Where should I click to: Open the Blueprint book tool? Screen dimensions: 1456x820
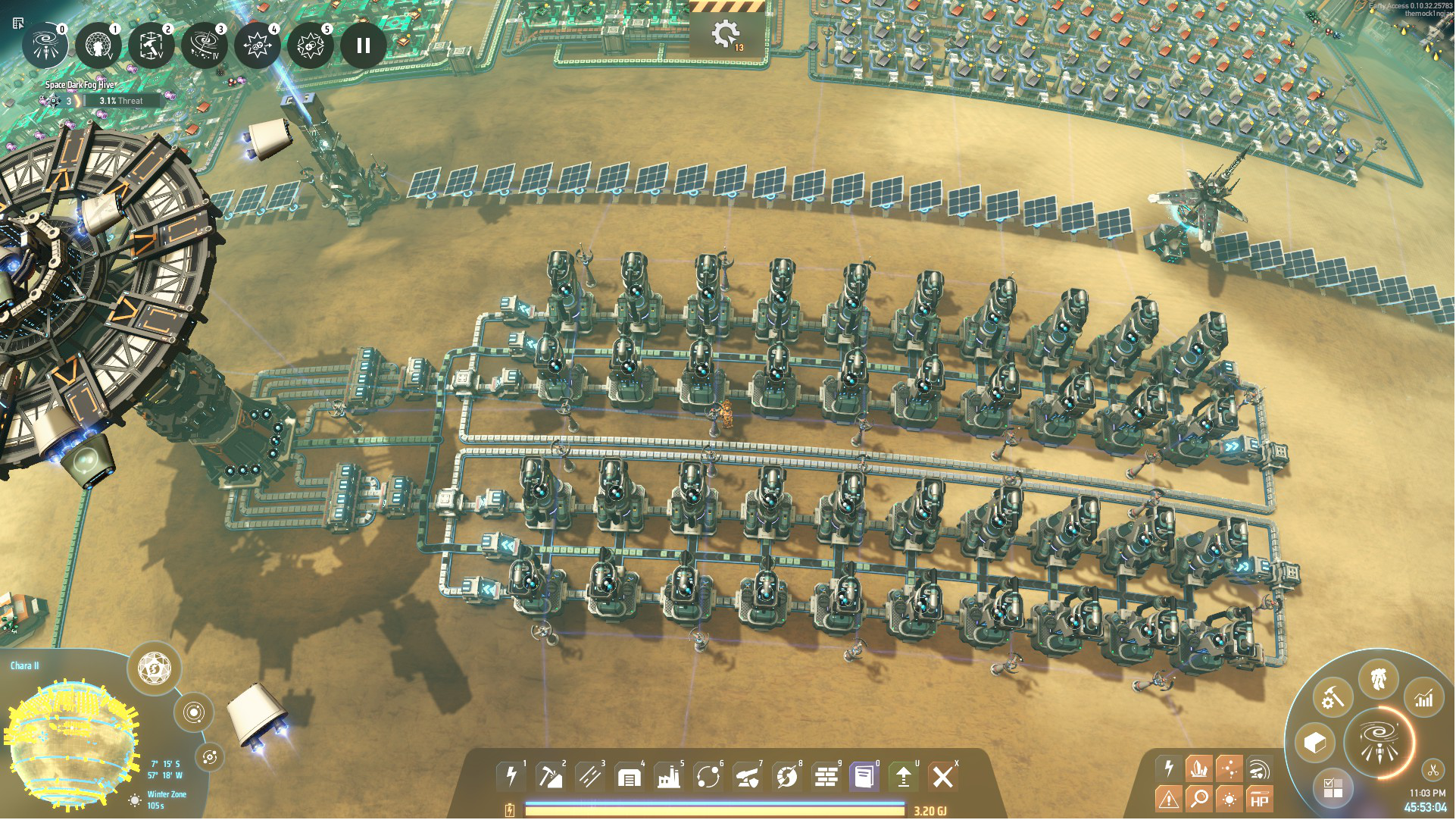pyautogui.click(x=864, y=776)
